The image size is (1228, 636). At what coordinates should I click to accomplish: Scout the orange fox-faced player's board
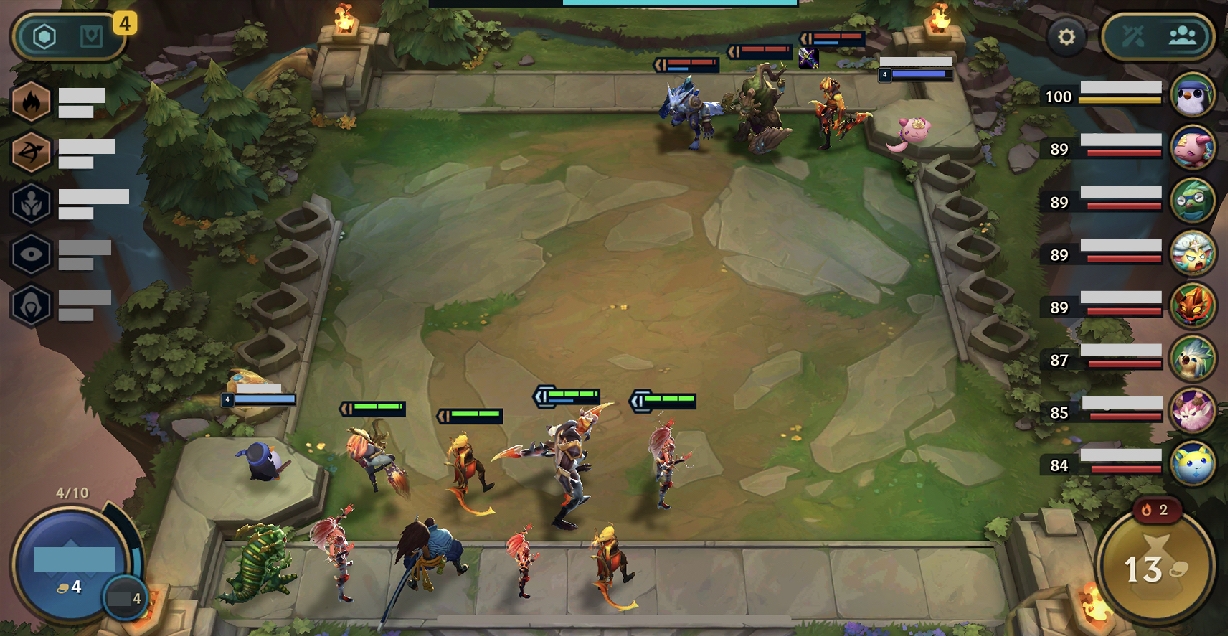tap(1192, 306)
